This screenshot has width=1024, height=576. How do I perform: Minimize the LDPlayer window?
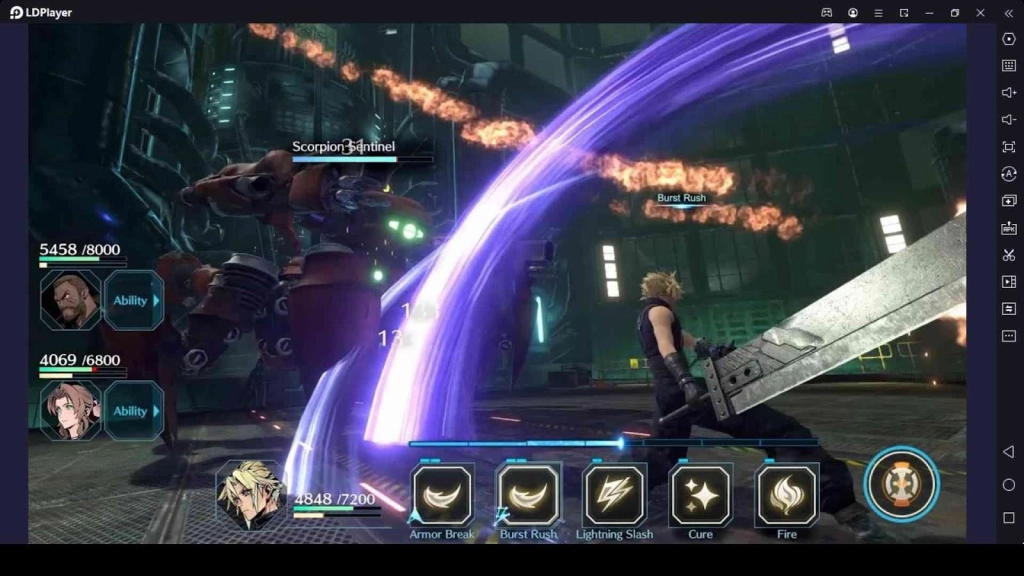[x=929, y=13]
